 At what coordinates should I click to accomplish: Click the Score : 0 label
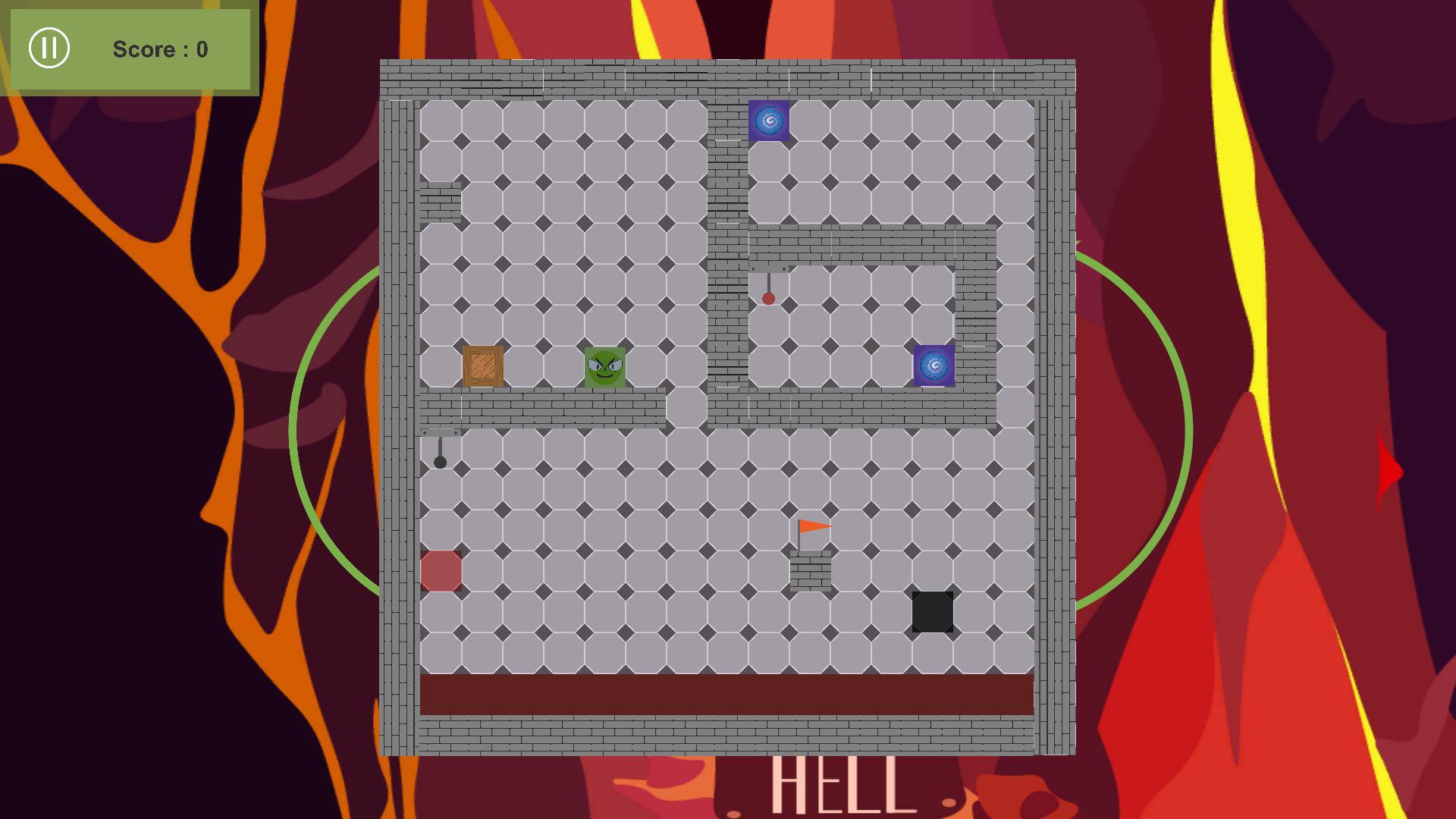tap(159, 50)
